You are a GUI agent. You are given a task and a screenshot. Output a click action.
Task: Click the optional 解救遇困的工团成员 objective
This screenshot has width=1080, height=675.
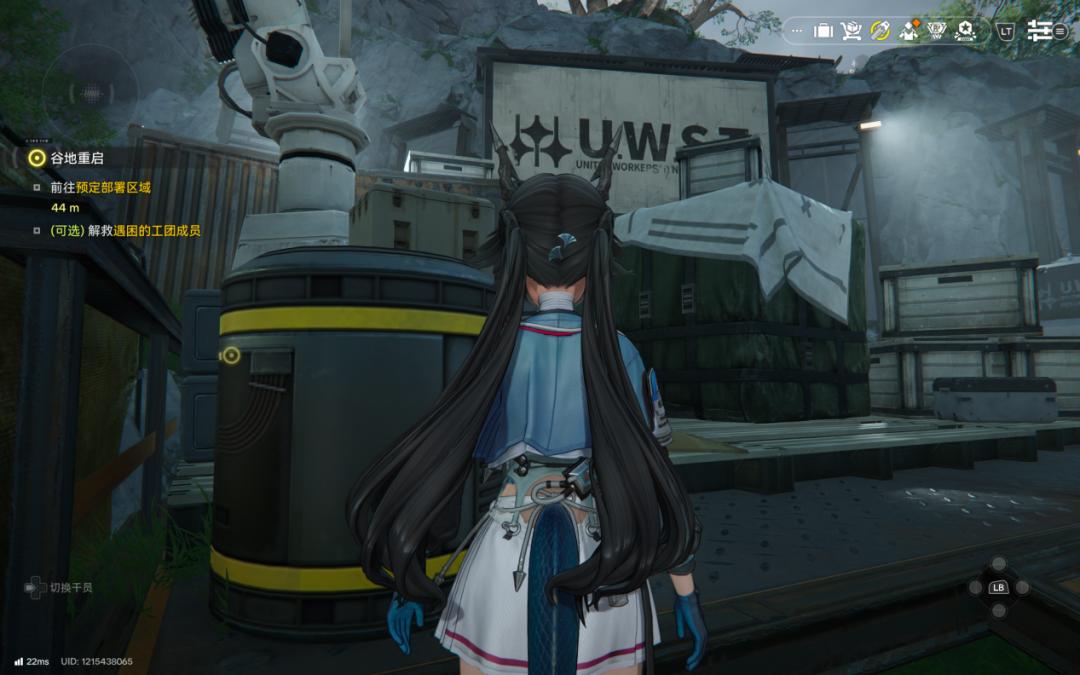point(125,231)
